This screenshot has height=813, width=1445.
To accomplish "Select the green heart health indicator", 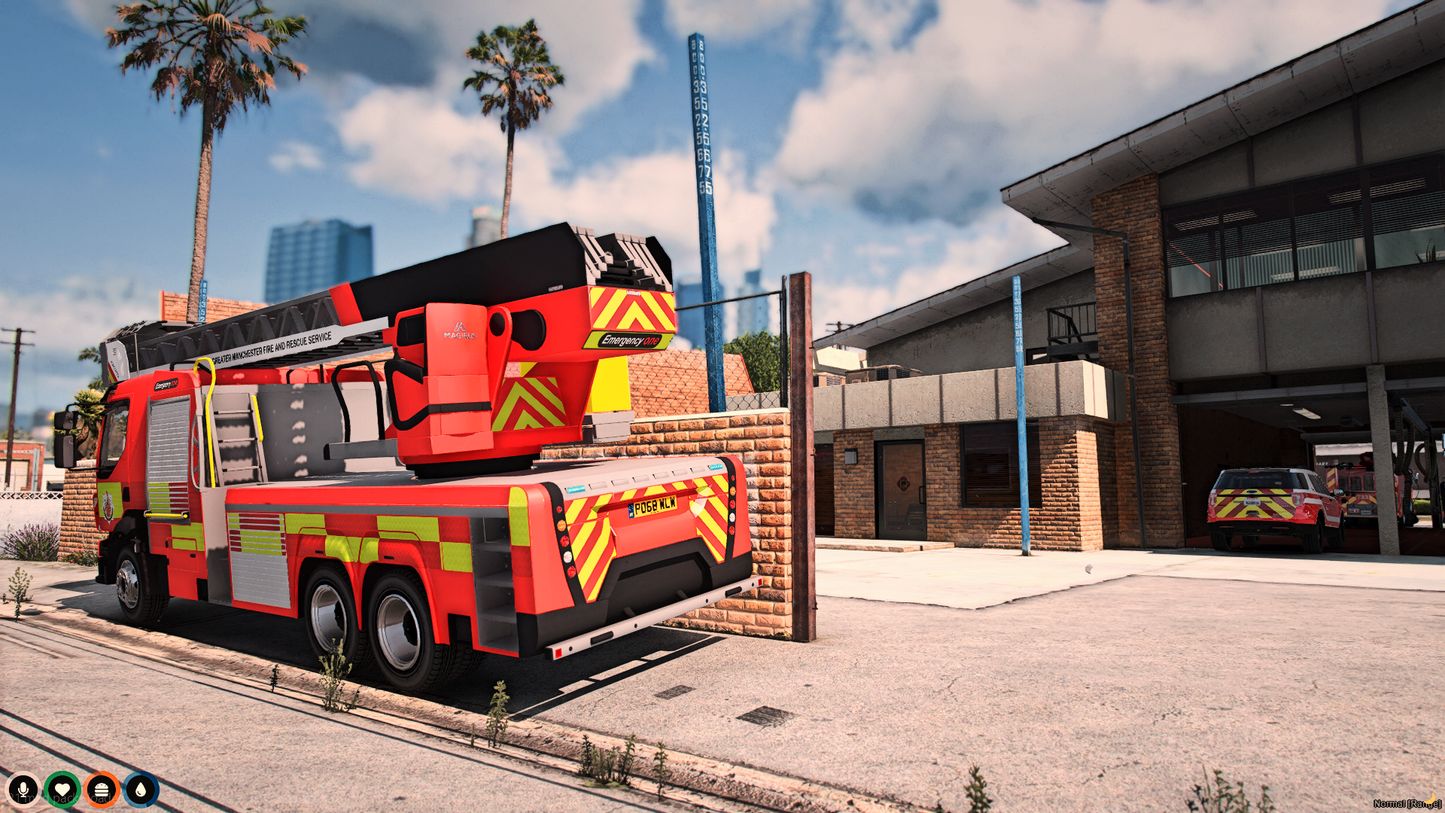I will point(62,791).
